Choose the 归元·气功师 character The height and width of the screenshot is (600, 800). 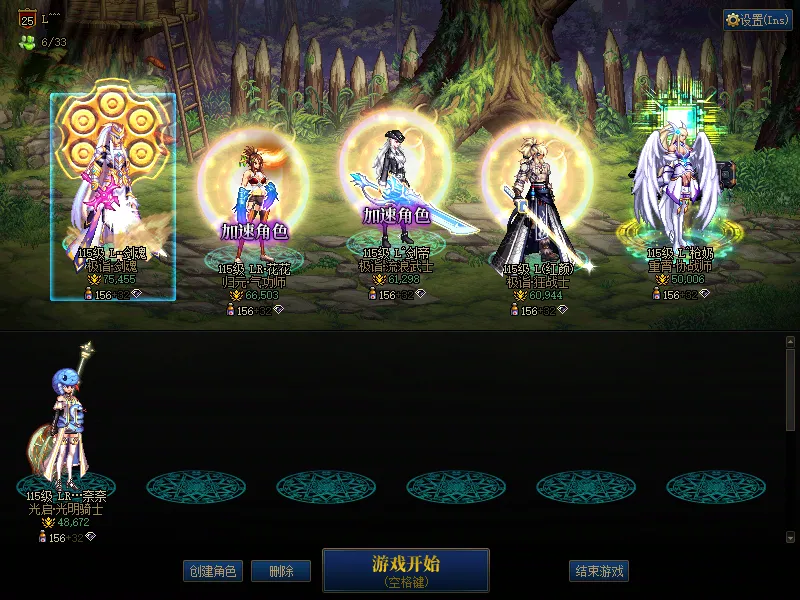[254, 210]
